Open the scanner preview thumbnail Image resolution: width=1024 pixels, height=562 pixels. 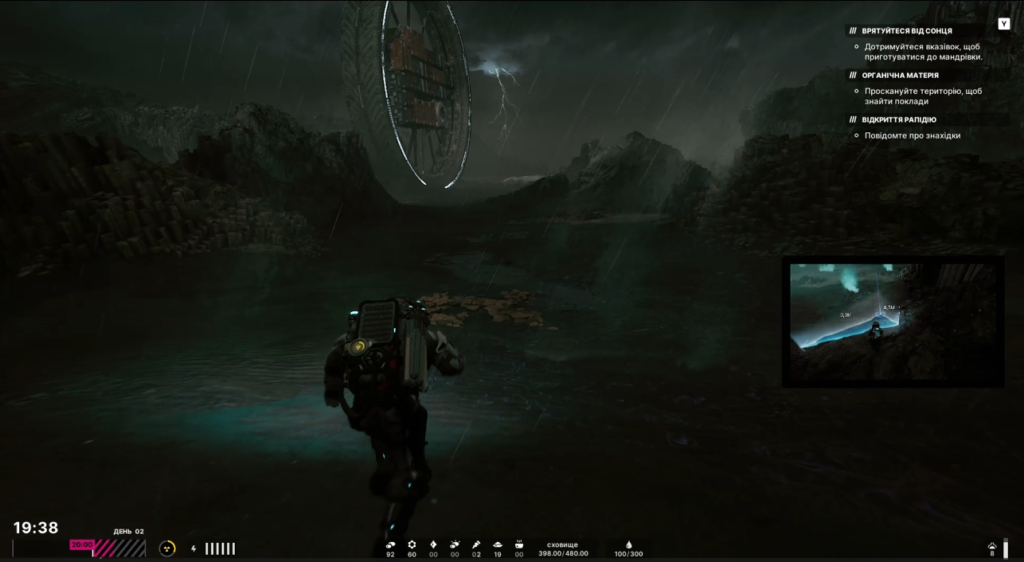892,323
